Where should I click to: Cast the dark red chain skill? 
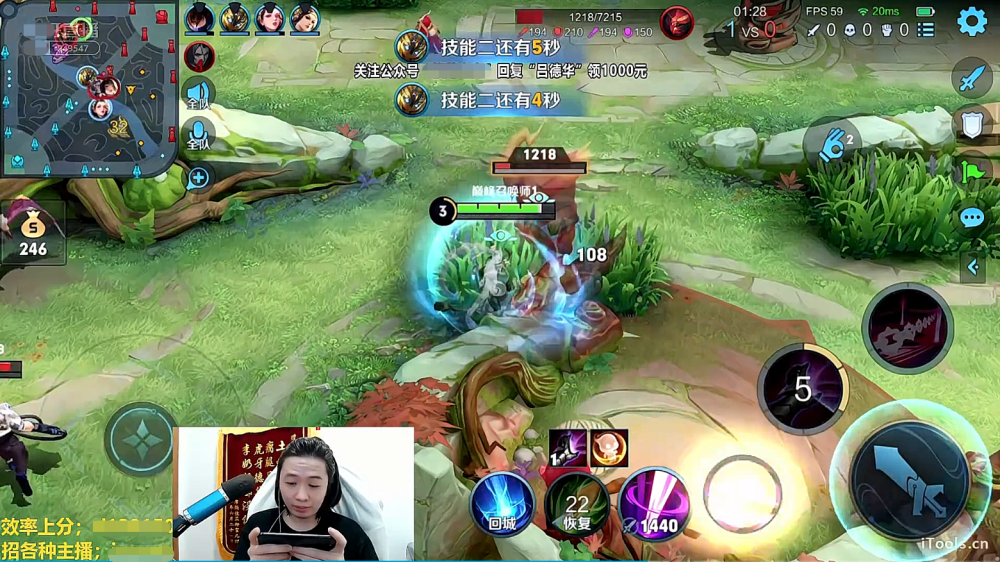click(907, 328)
